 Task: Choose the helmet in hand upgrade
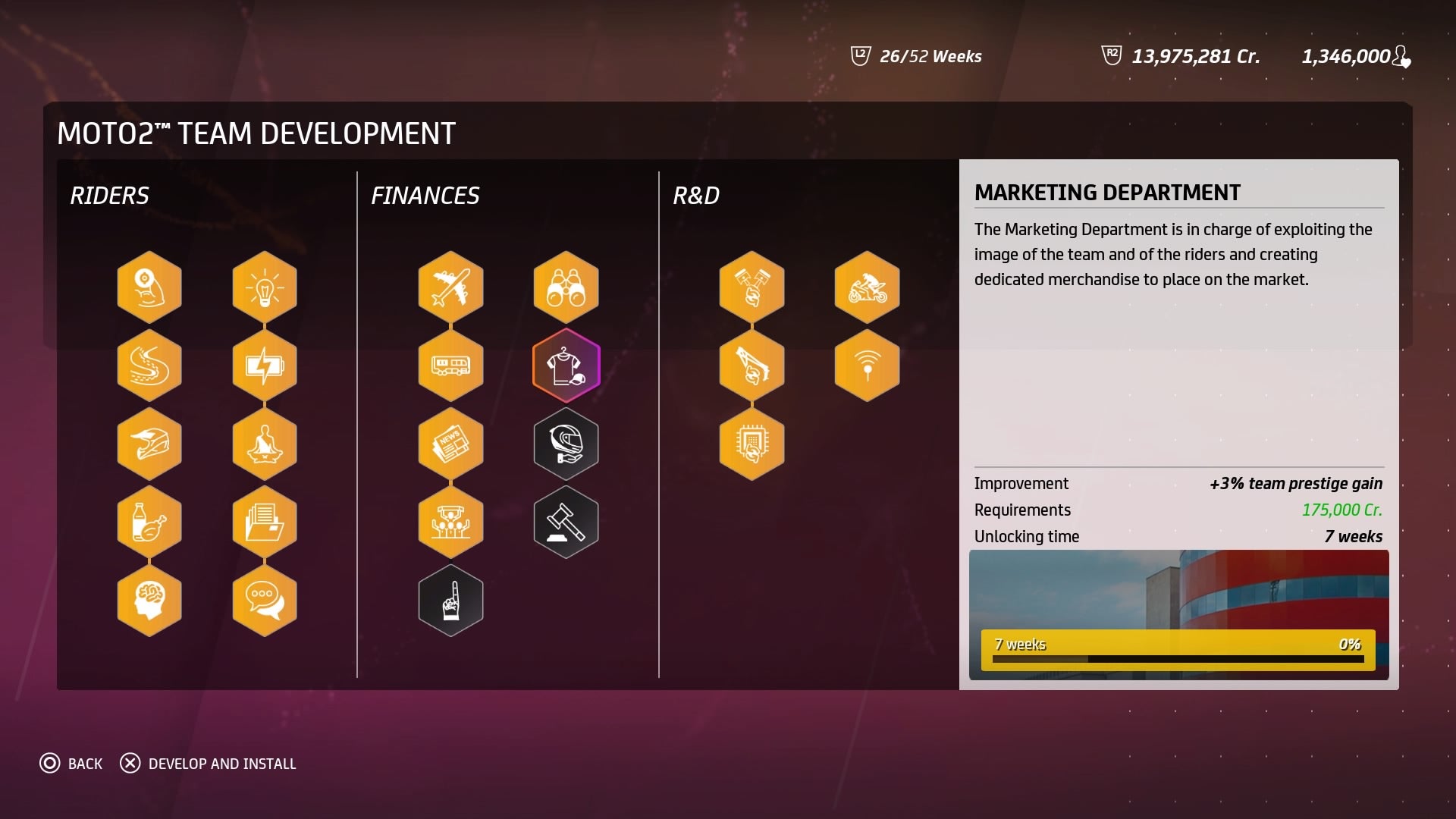point(566,444)
